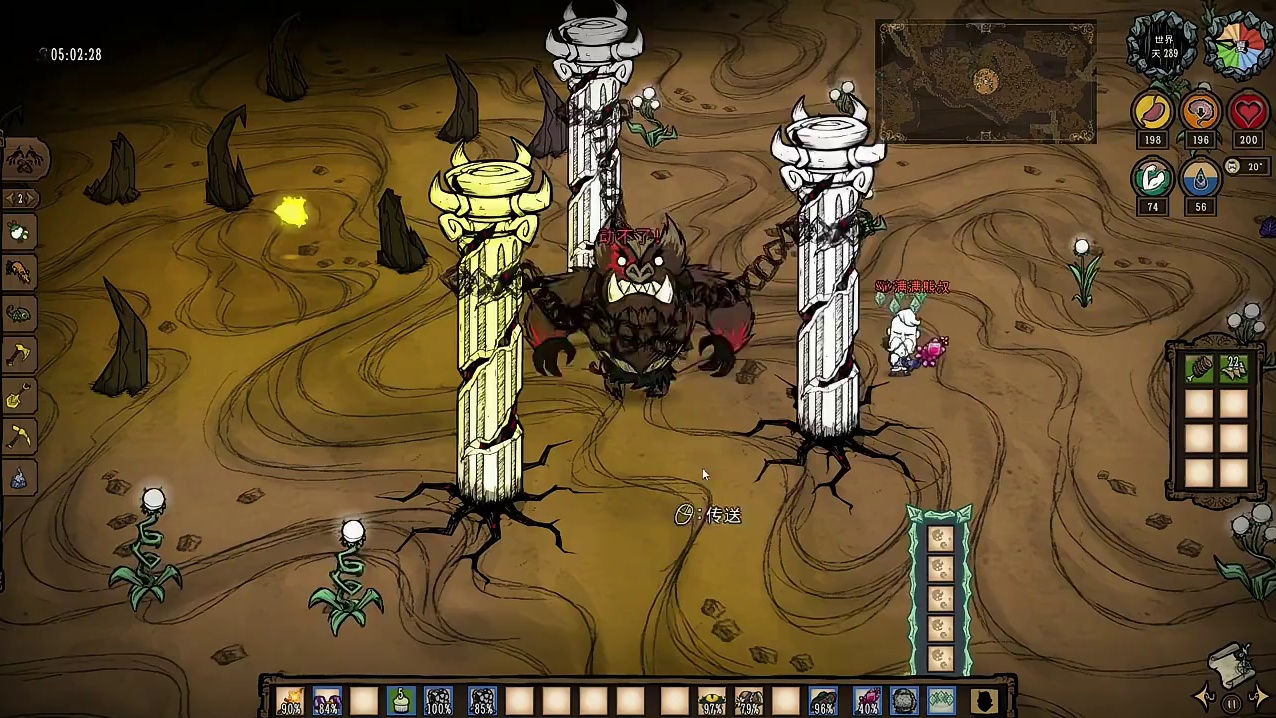The image size is (1276, 718).
Task: Craft the golden pickaxe
Action: [x=19, y=436]
